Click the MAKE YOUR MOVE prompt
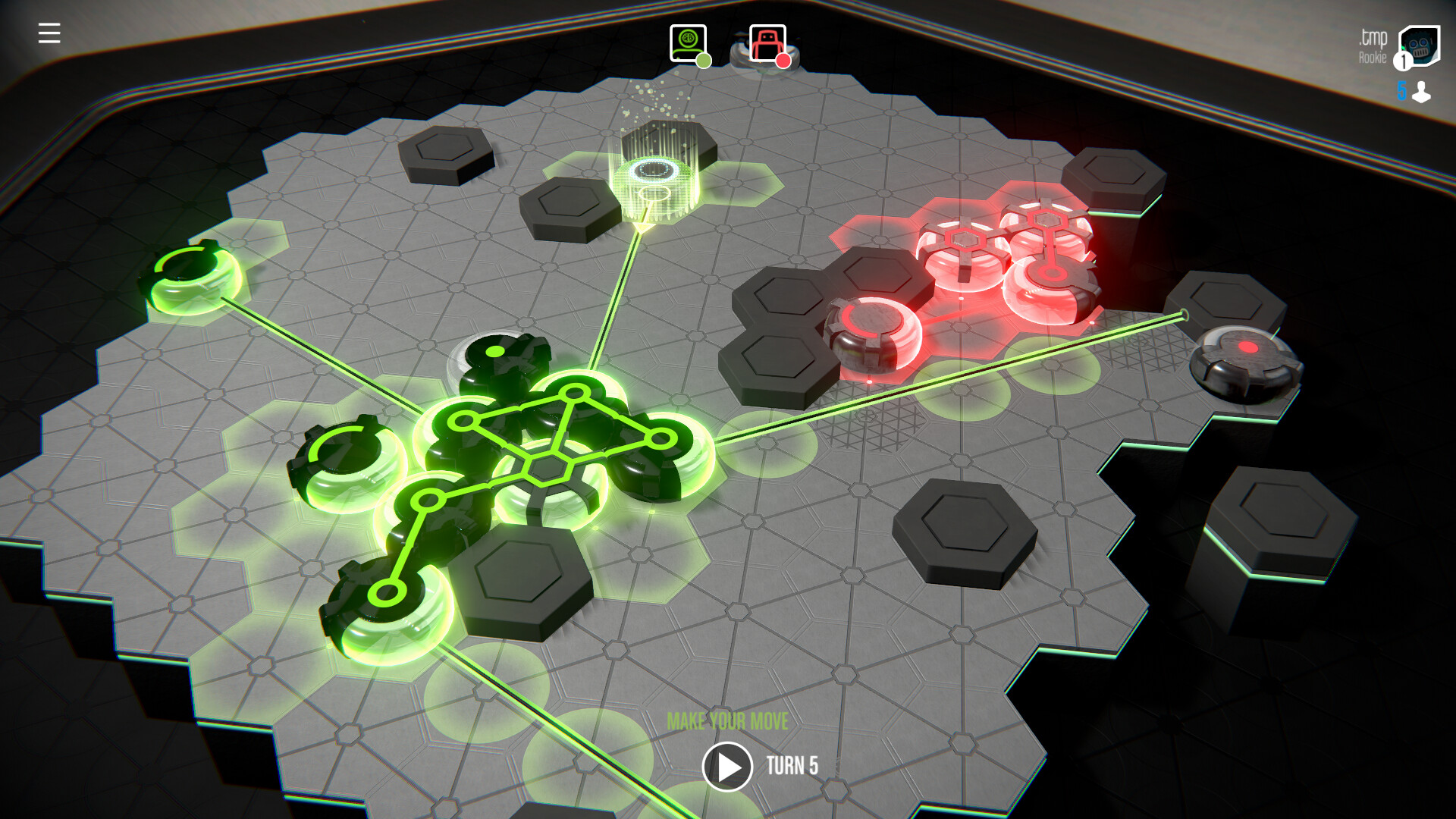1456x819 pixels. (728, 720)
